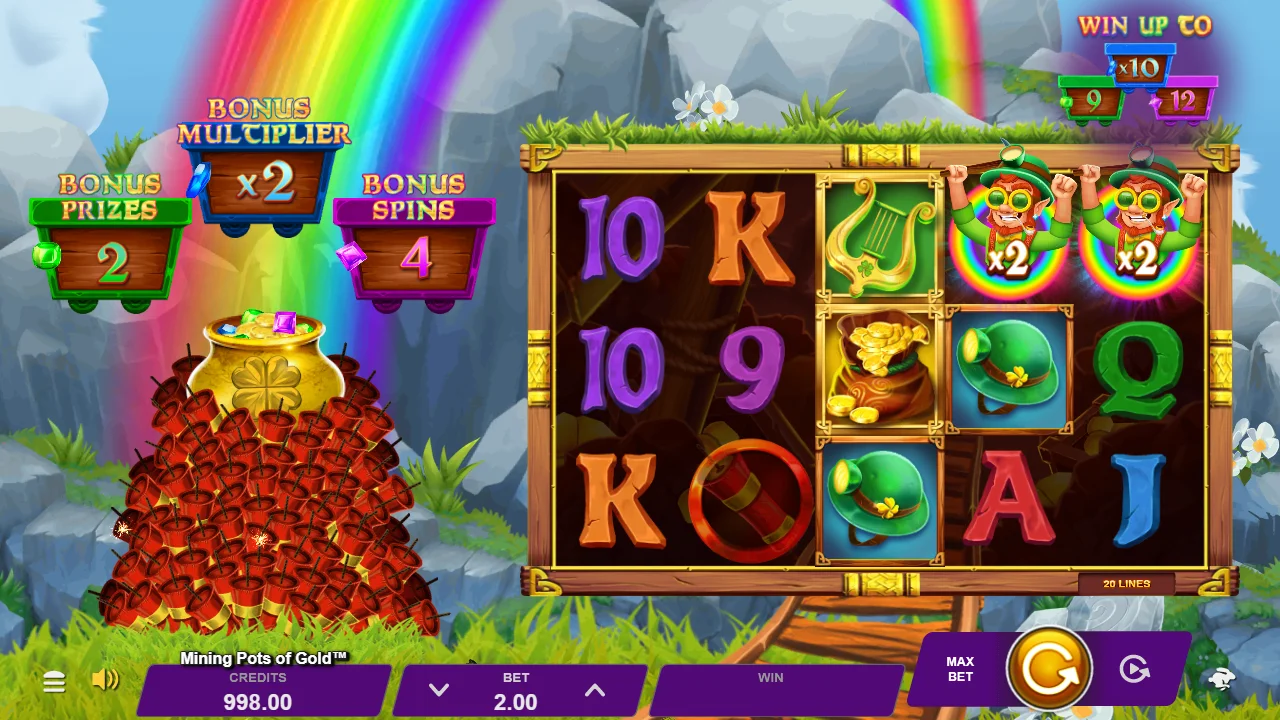
Task: Click the 20 LINES indicator
Action: (x=1128, y=583)
